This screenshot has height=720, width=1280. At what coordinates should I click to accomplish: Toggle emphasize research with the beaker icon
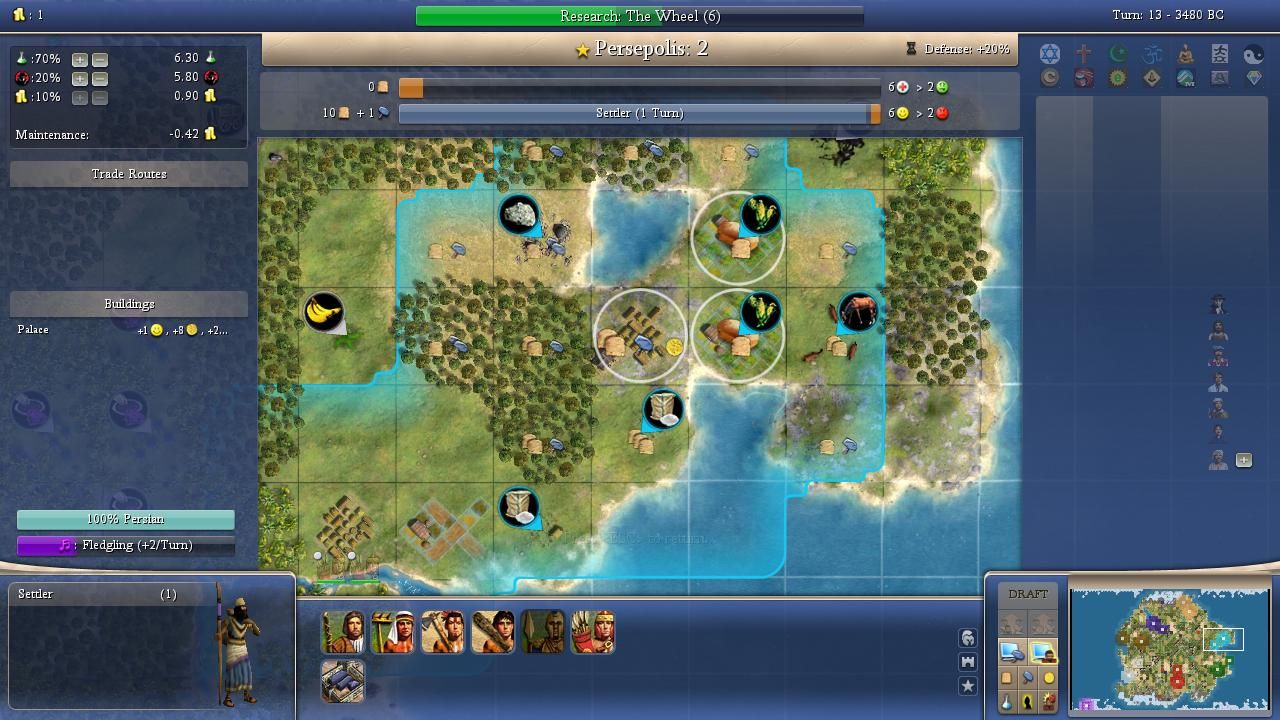pyautogui.click(x=1007, y=702)
